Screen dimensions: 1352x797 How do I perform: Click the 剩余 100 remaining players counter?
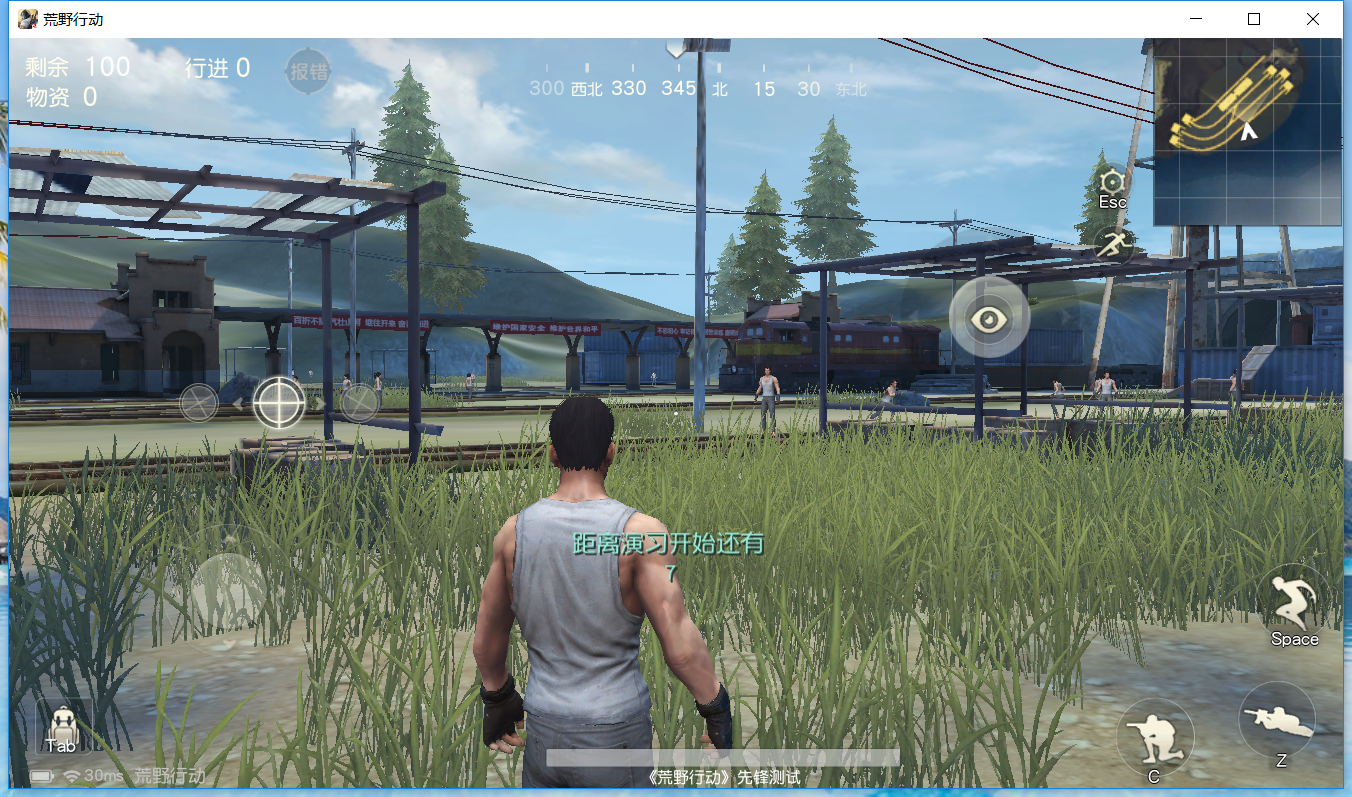pos(77,67)
